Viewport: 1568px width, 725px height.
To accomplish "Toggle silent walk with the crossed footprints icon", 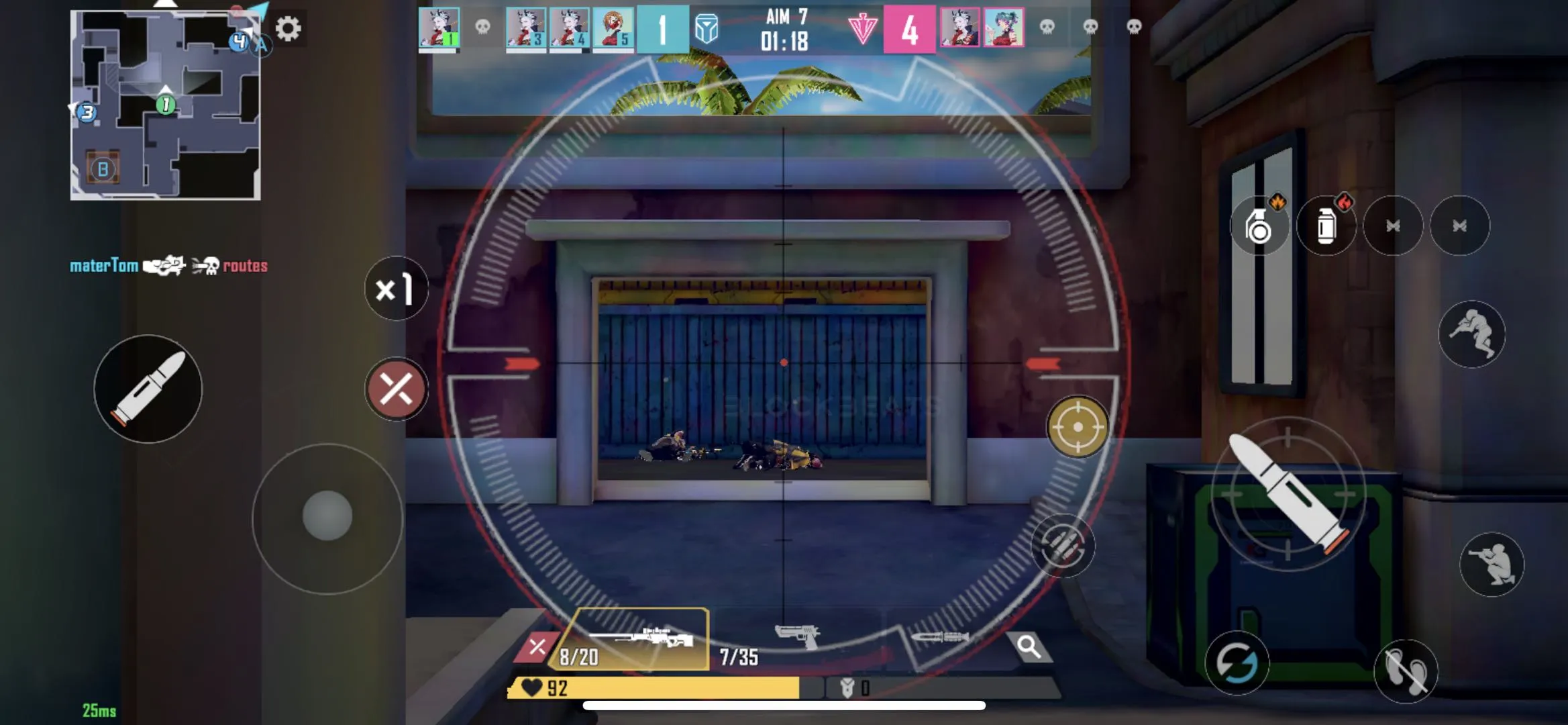I will [x=1406, y=671].
